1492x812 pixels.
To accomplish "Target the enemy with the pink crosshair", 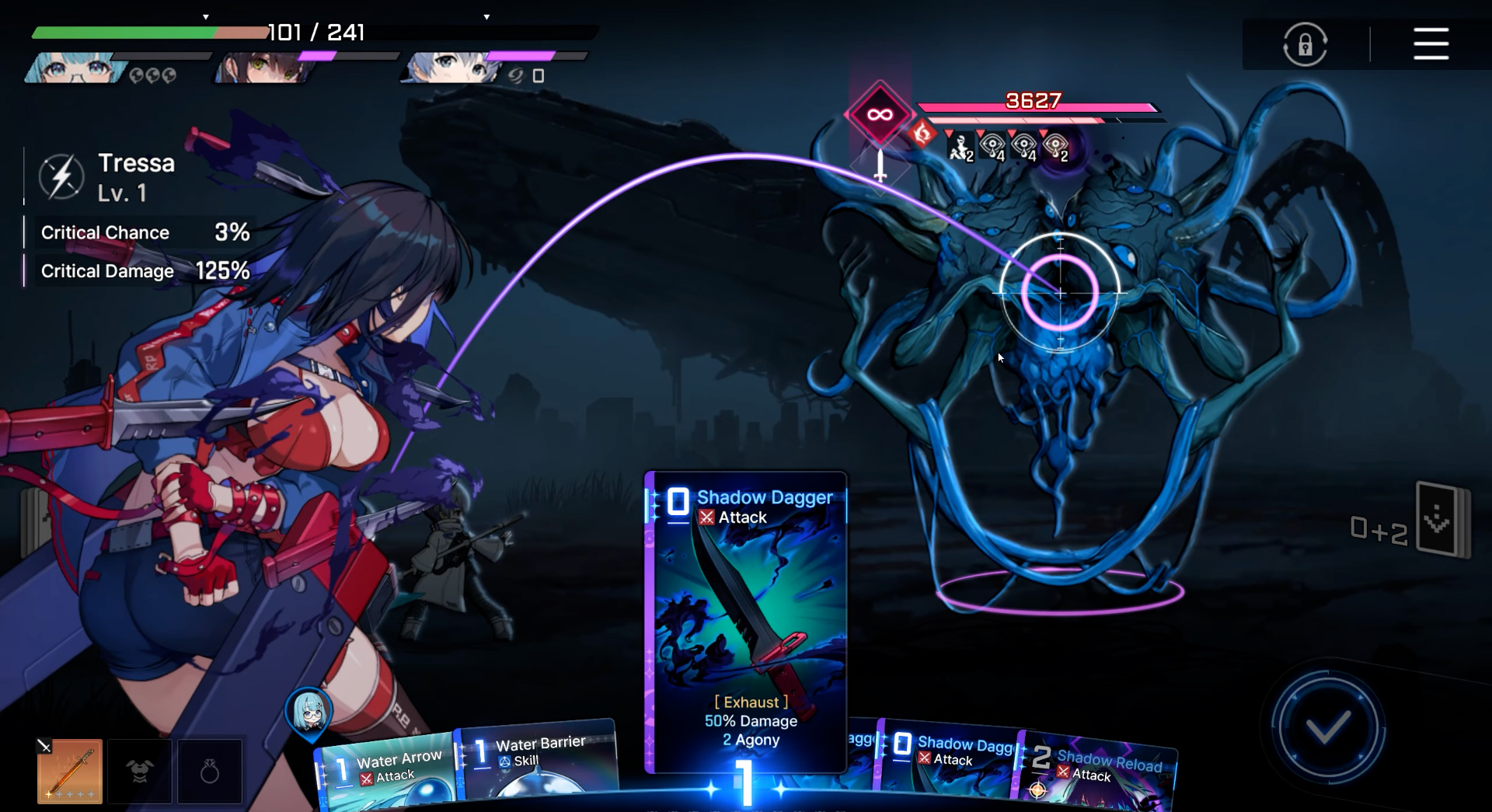I will [1060, 293].
